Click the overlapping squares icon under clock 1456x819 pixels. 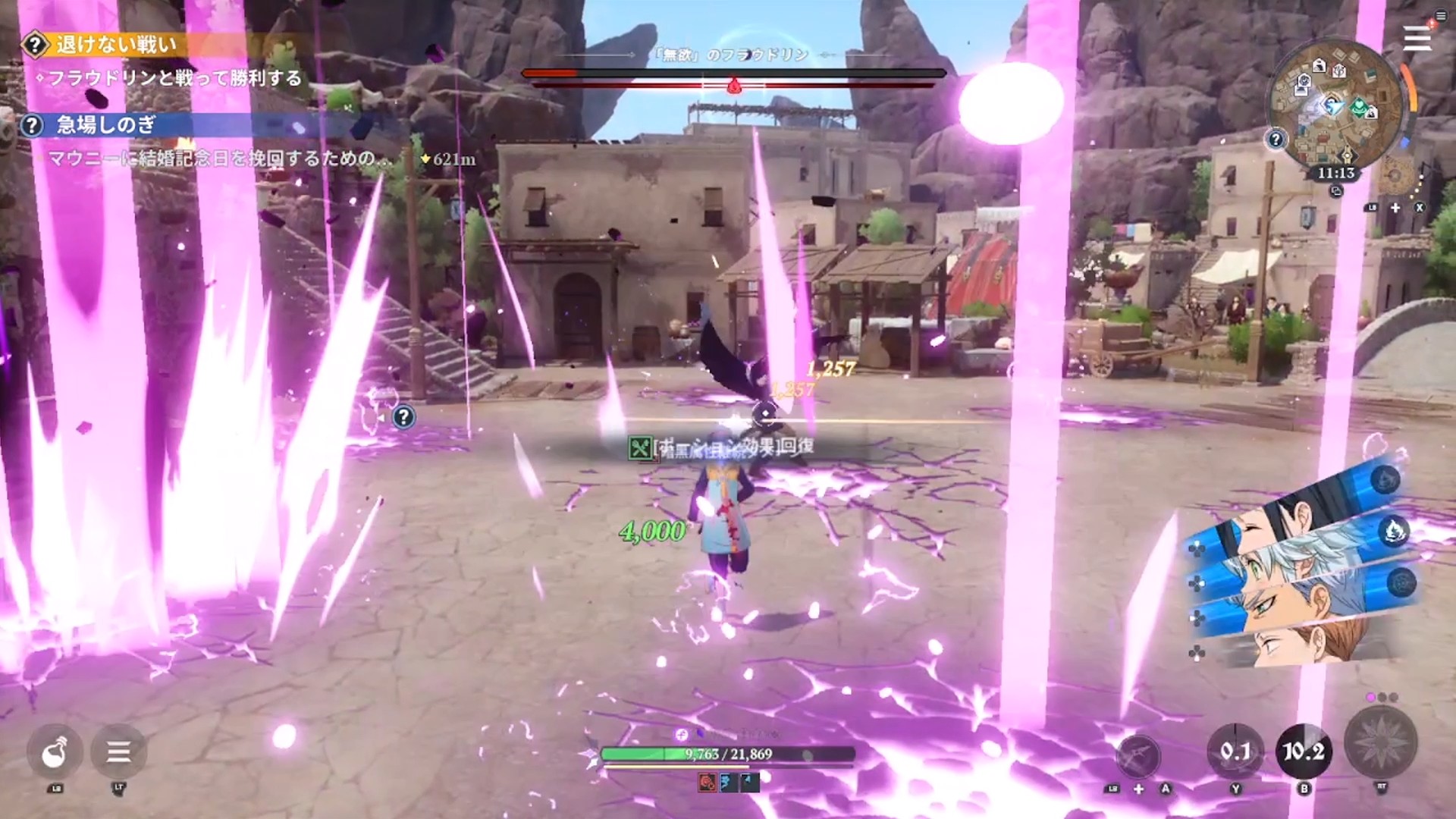[1336, 191]
